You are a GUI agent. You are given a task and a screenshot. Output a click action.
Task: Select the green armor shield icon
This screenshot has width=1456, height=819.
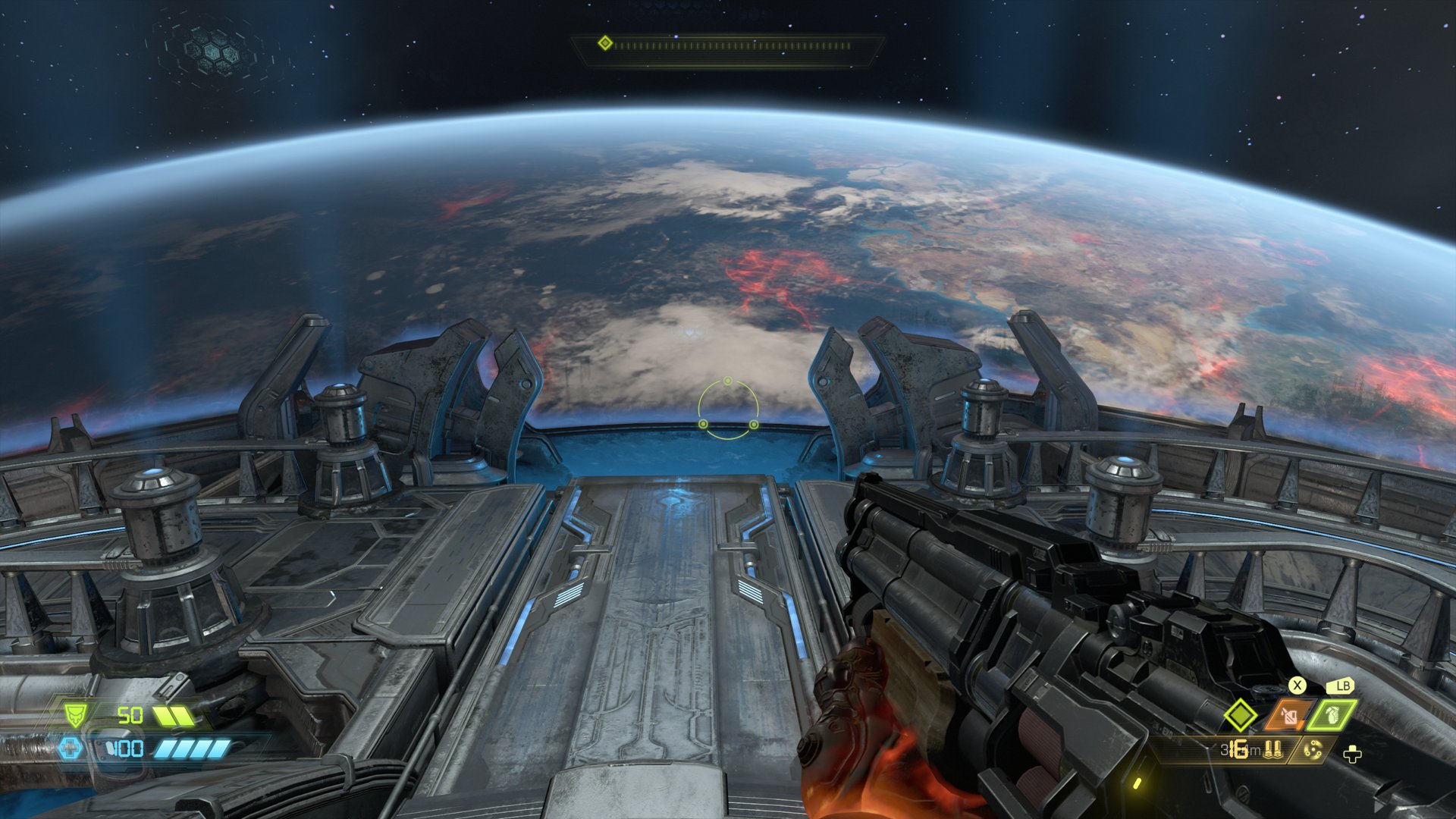[x=74, y=714]
